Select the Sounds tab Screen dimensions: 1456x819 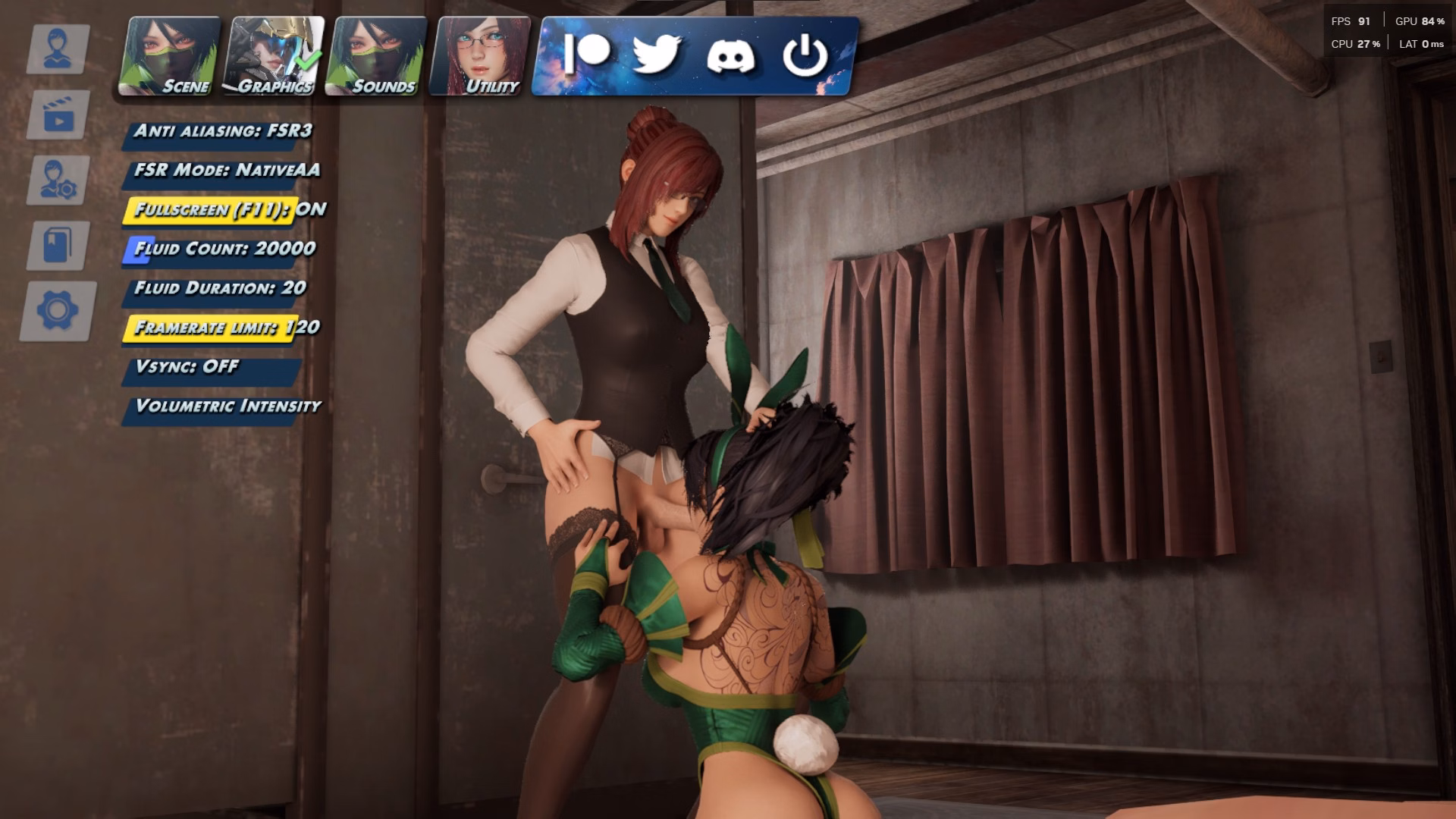(377, 57)
